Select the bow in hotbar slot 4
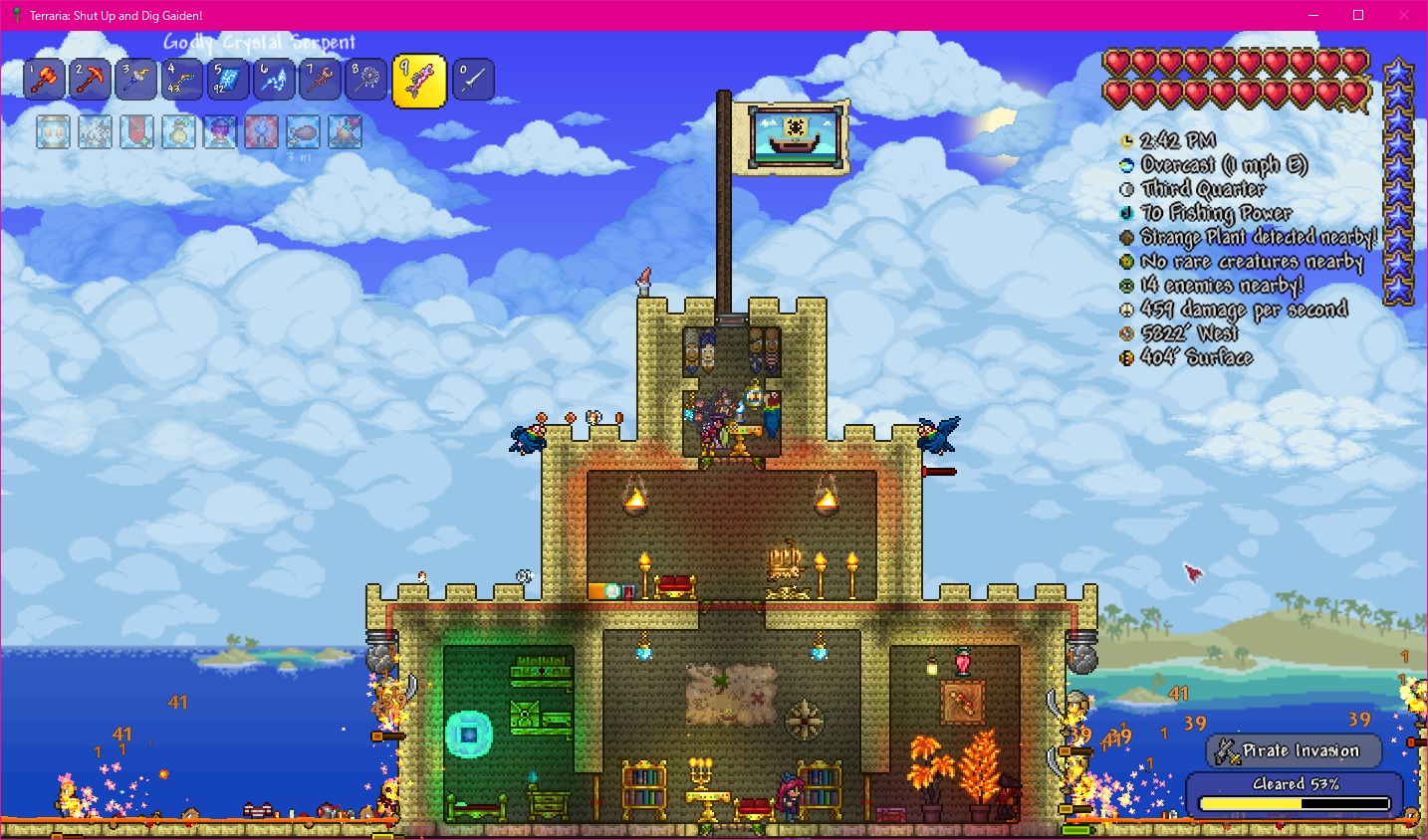Image resolution: width=1428 pixels, height=840 pixels. pyautogui.click(x=182, y=80)
